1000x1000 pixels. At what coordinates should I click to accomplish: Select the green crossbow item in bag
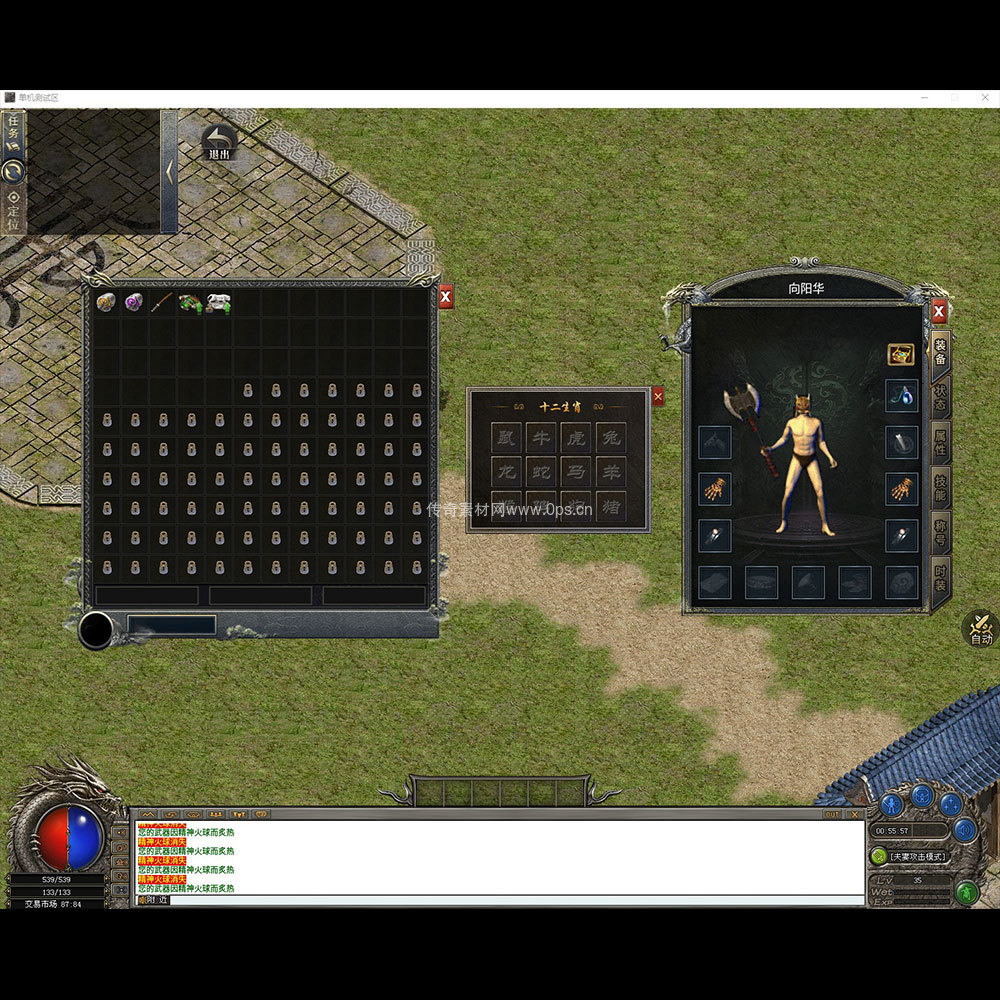[x=190, y=302]
